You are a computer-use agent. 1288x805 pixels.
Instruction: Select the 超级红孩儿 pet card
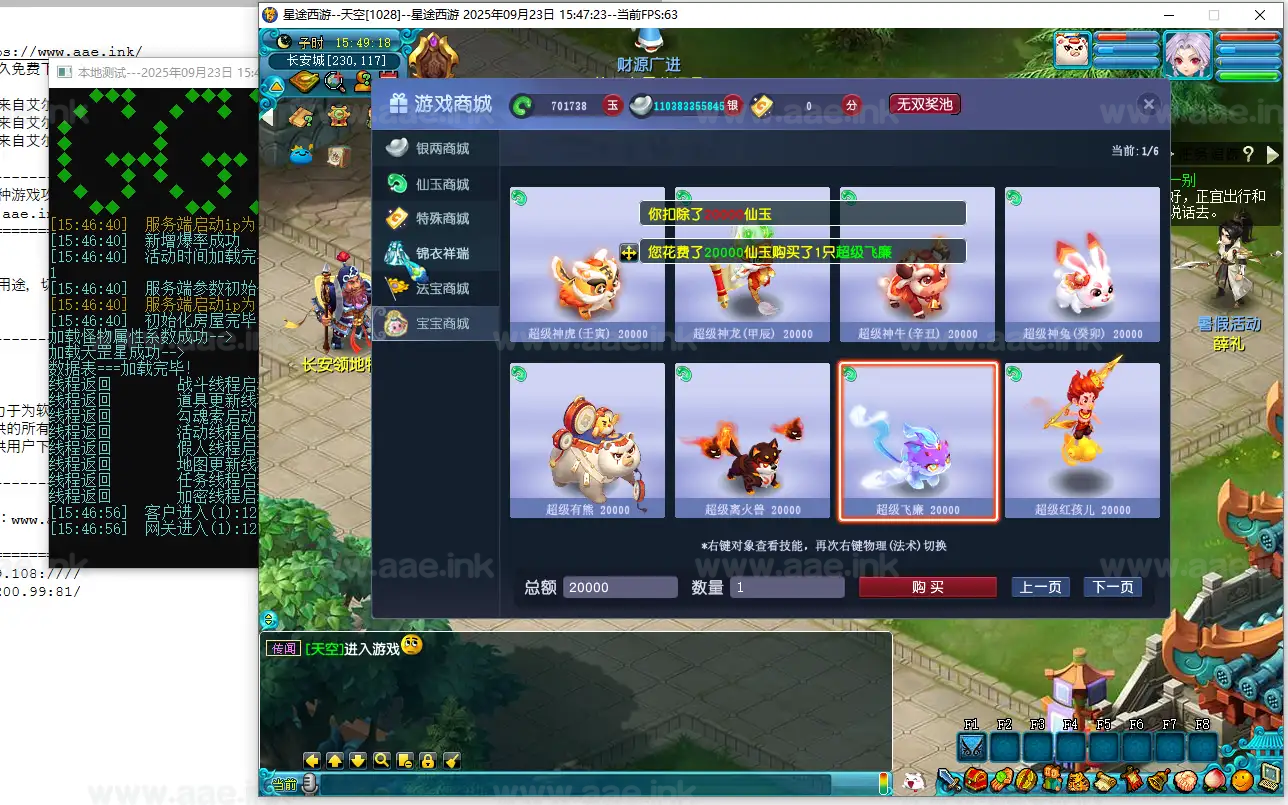[x=1082, y=441]
